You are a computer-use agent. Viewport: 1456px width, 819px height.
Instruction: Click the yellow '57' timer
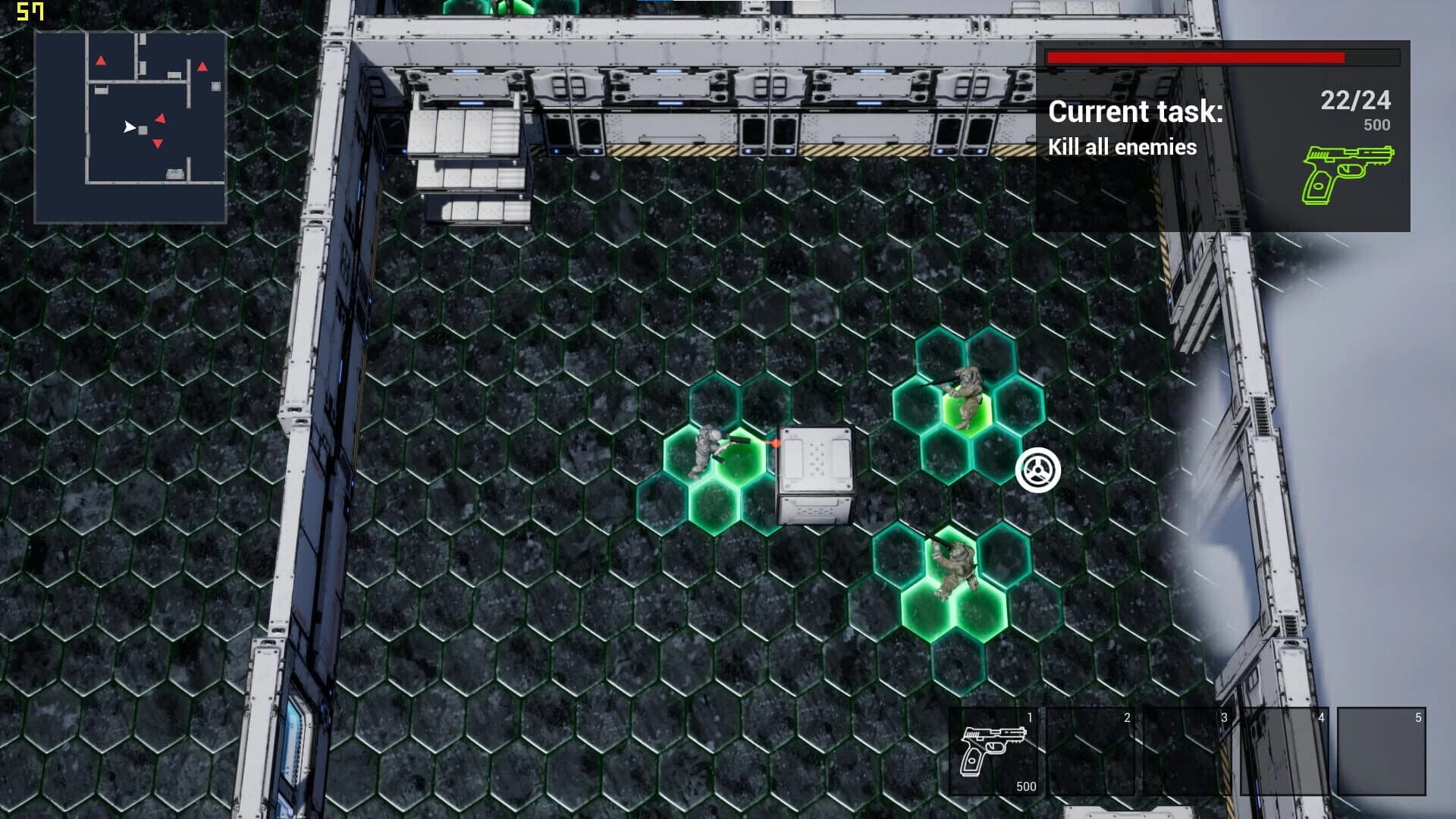[29, 11]
